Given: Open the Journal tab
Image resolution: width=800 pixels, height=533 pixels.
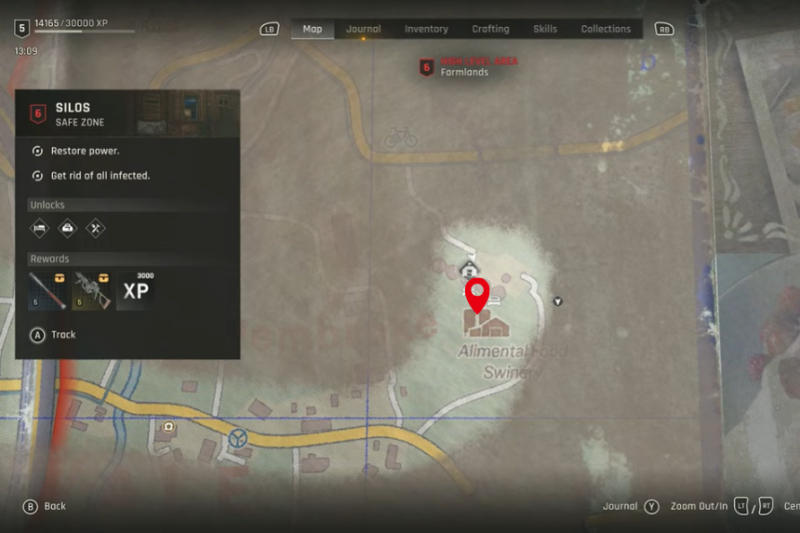Looking at the screenshot, I should pos(363,29).
